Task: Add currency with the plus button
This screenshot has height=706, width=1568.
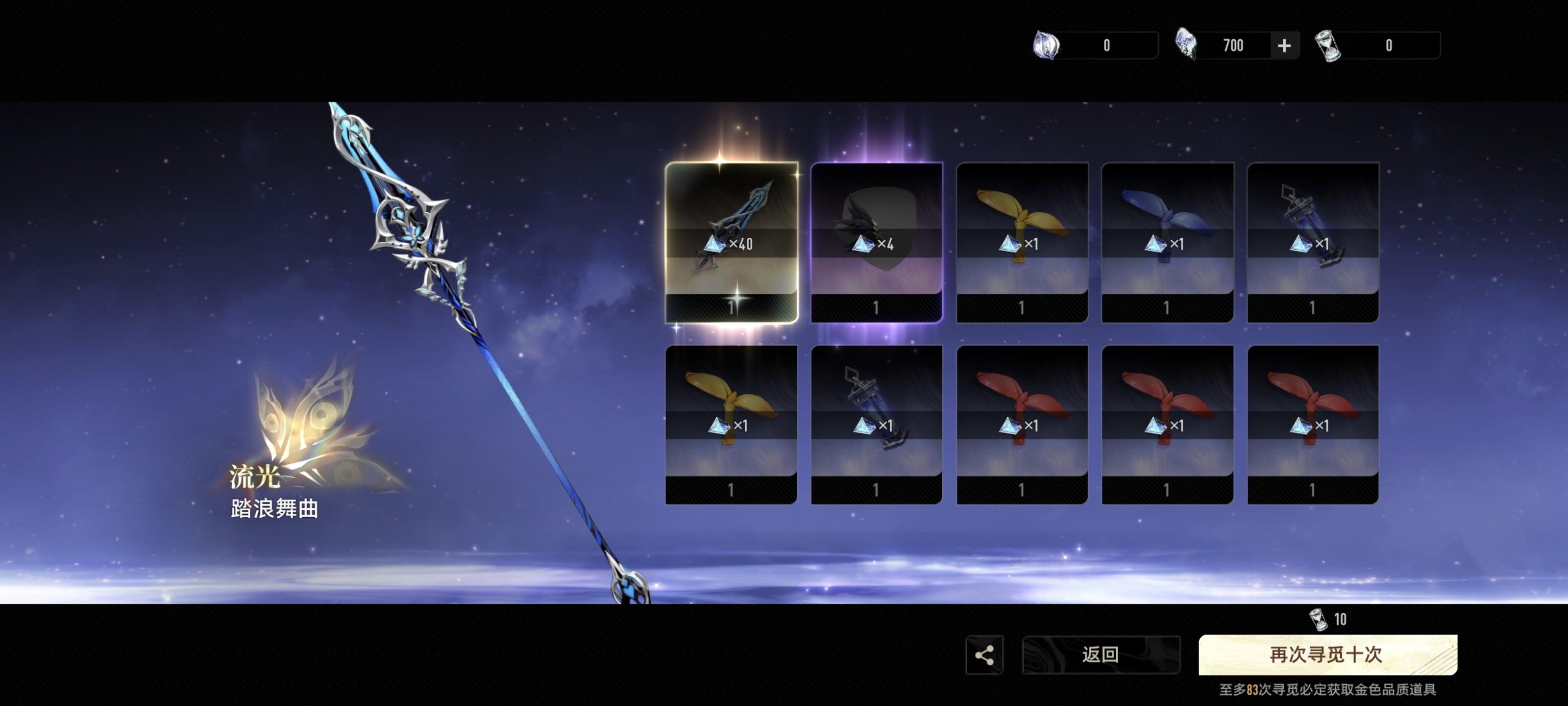Action: pos(1284,46)
